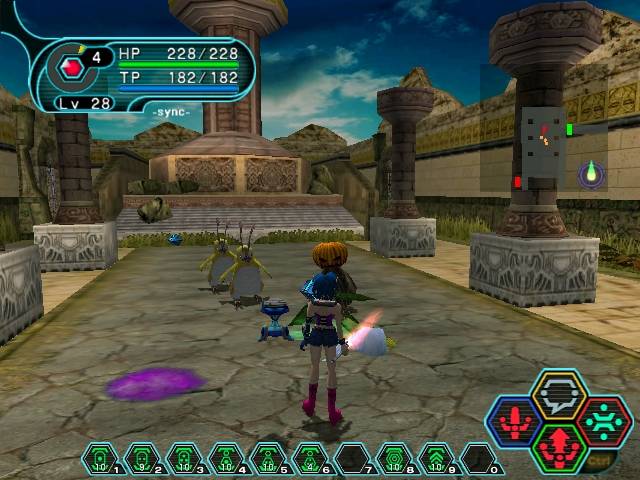Image resolution: width=640 pixels, height=480 pixels.
Task: Use the quick slot 6 item
Action: click(x=308, y=459)
